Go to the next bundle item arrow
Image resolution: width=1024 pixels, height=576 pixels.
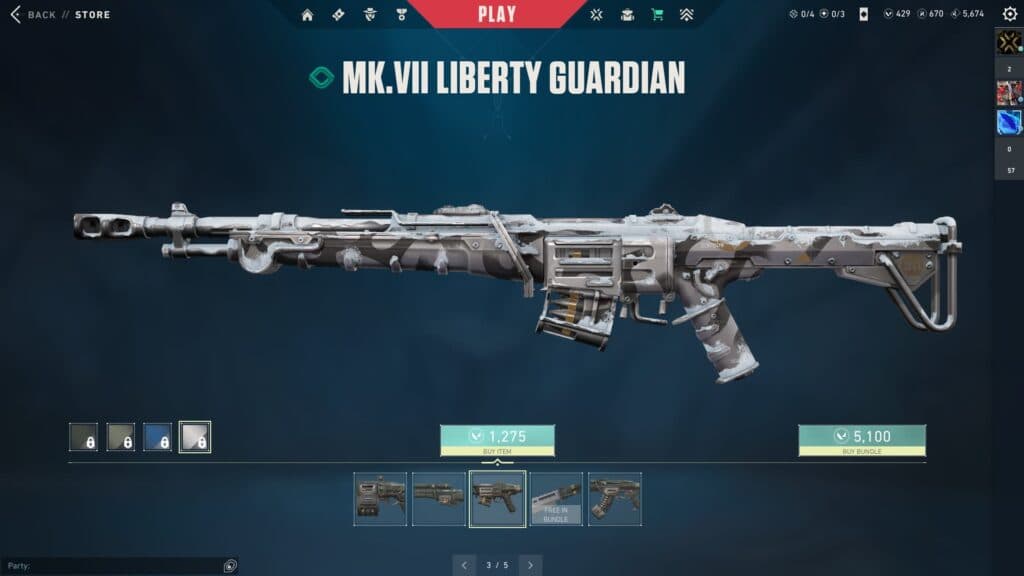pos(531,565)
